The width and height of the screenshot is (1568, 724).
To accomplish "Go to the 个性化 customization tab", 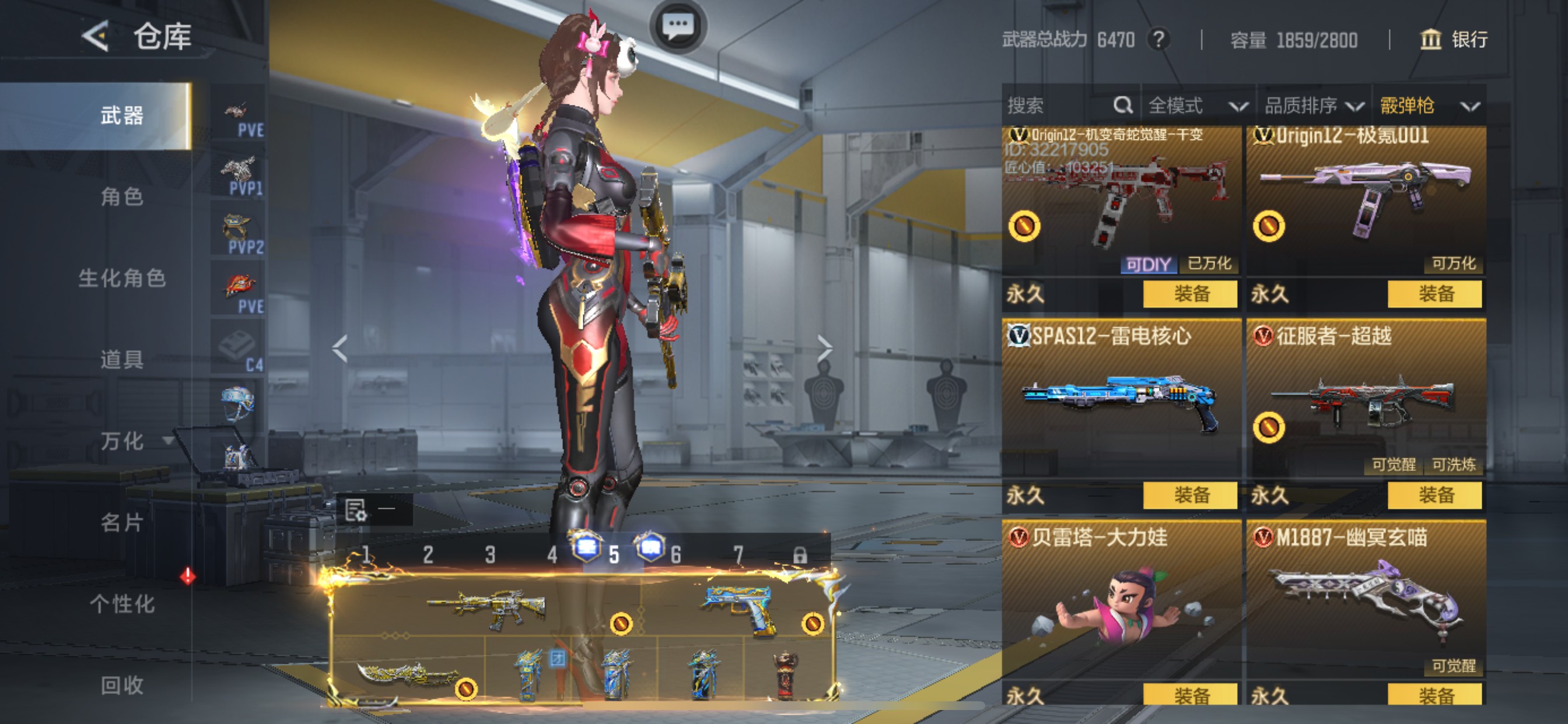I will click(122, 604).
